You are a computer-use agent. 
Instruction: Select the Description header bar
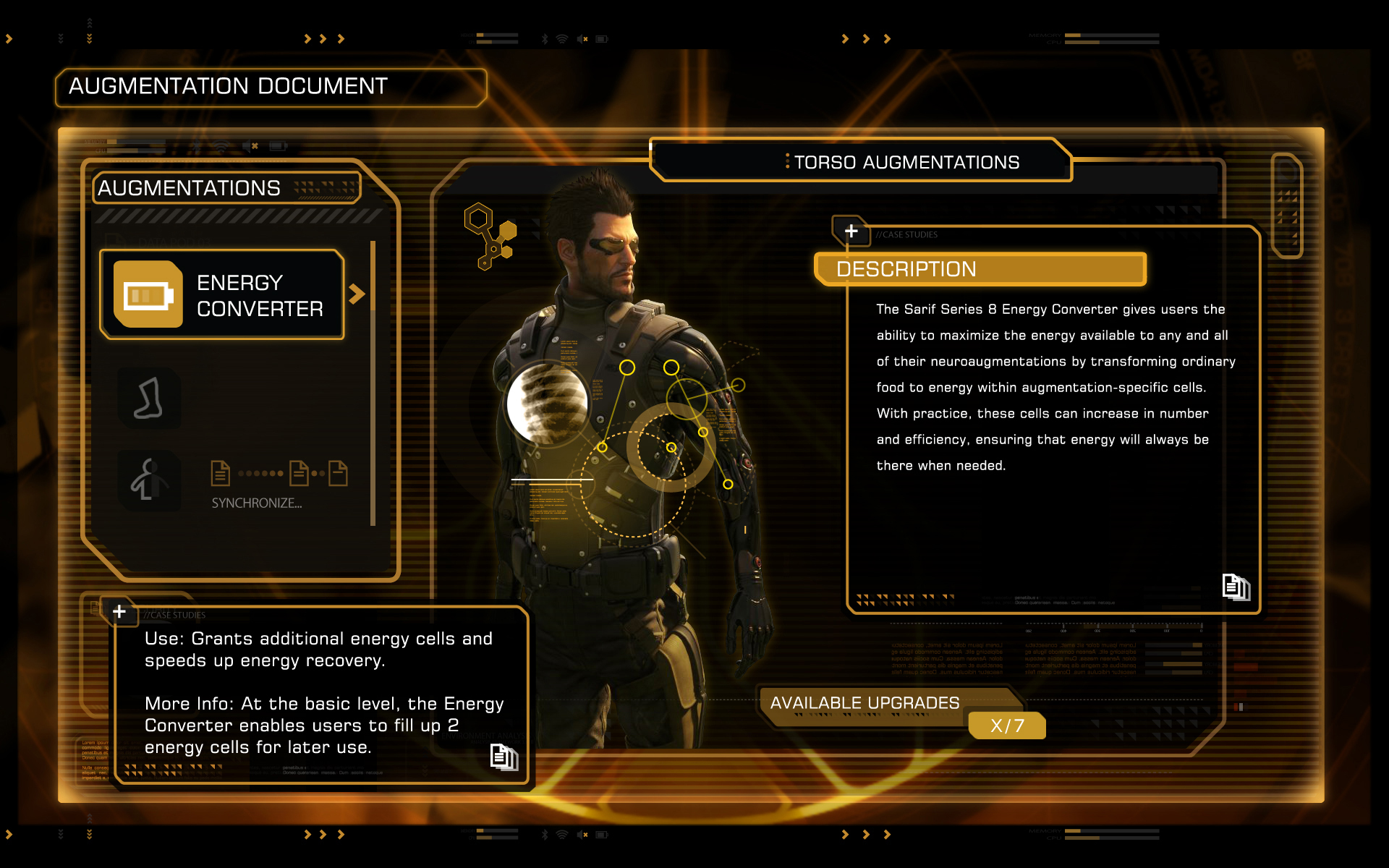(x=980, y=269)
